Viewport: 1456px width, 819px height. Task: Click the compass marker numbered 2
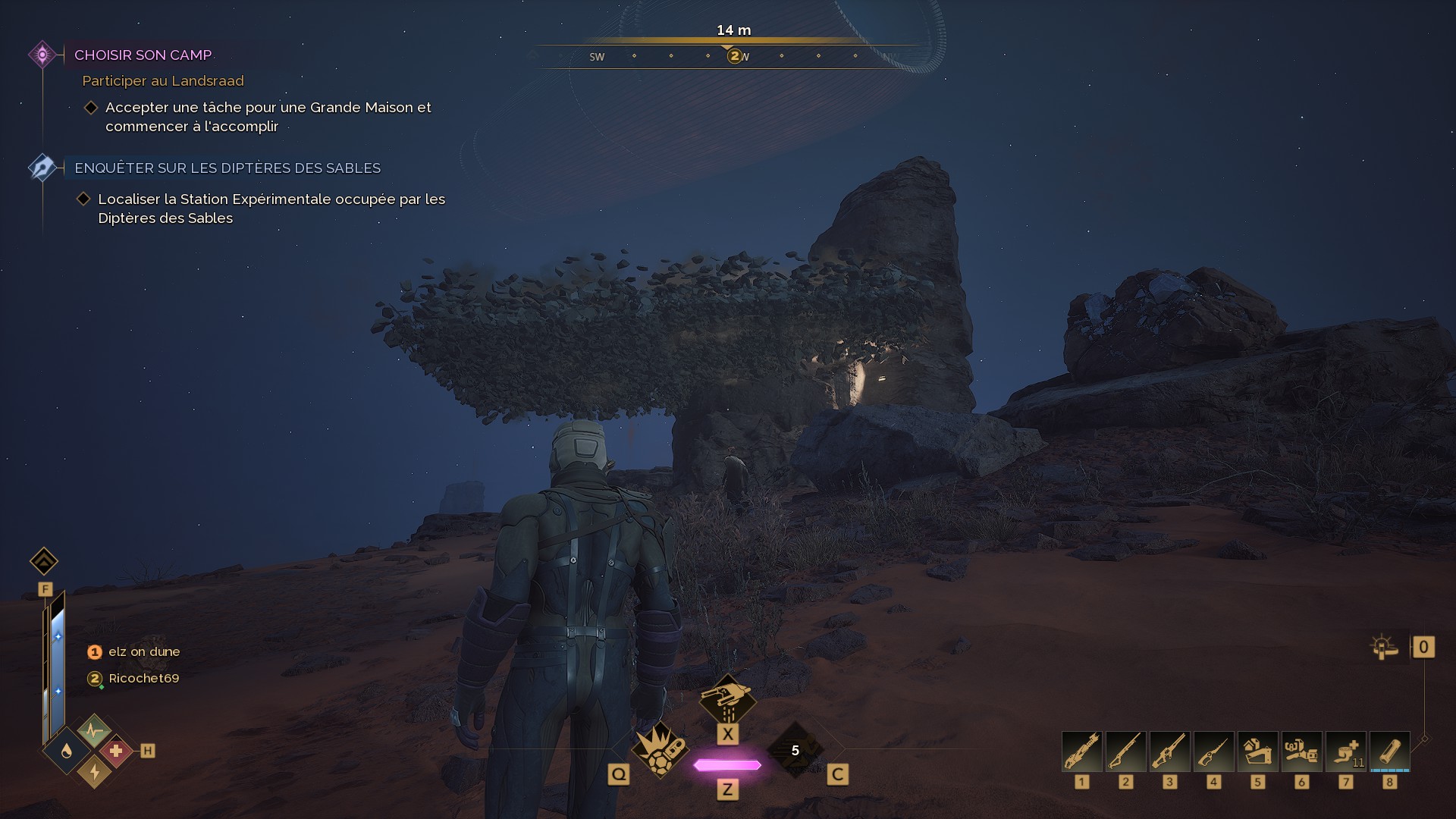[x=734, y=55]
